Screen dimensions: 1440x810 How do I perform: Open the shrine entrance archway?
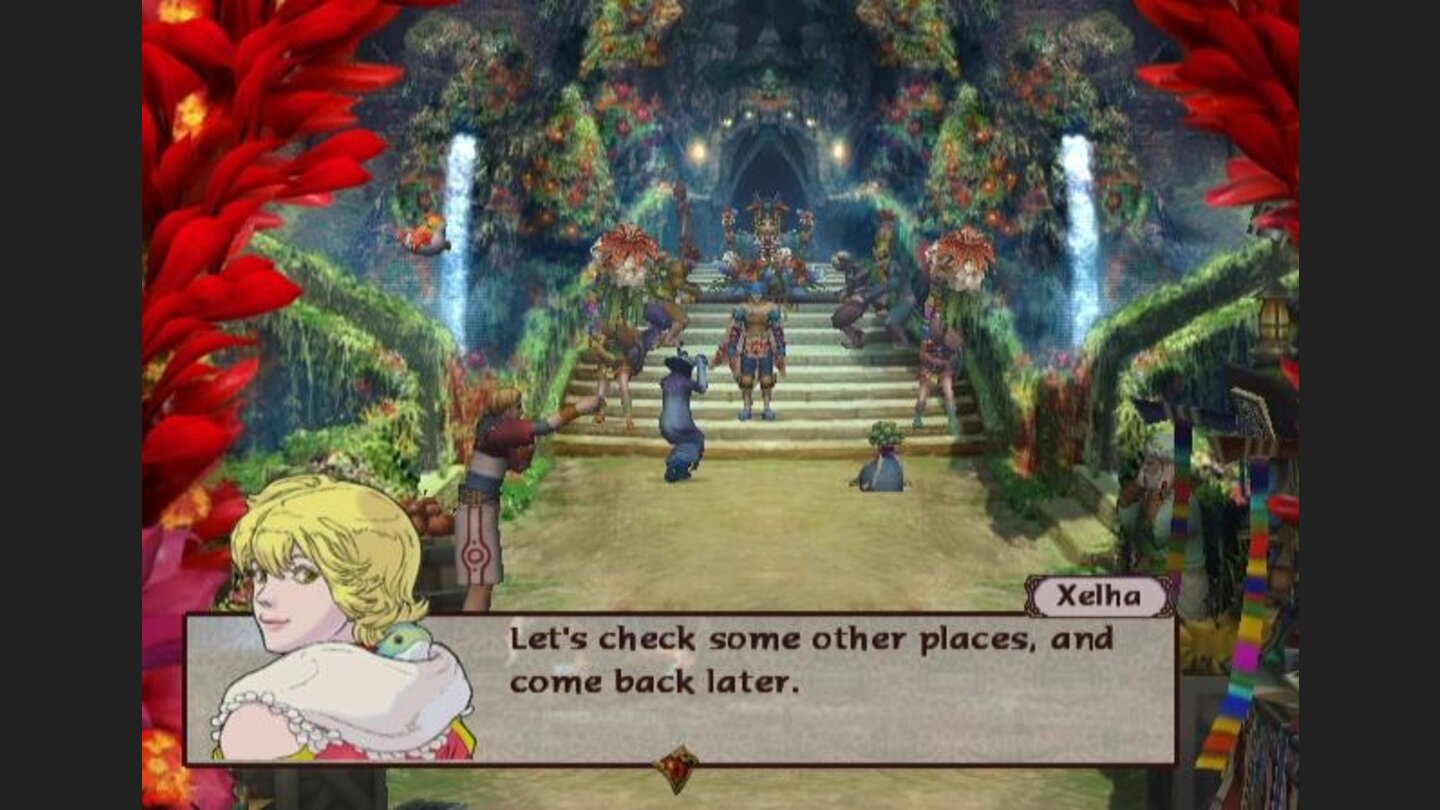[770, 160]
